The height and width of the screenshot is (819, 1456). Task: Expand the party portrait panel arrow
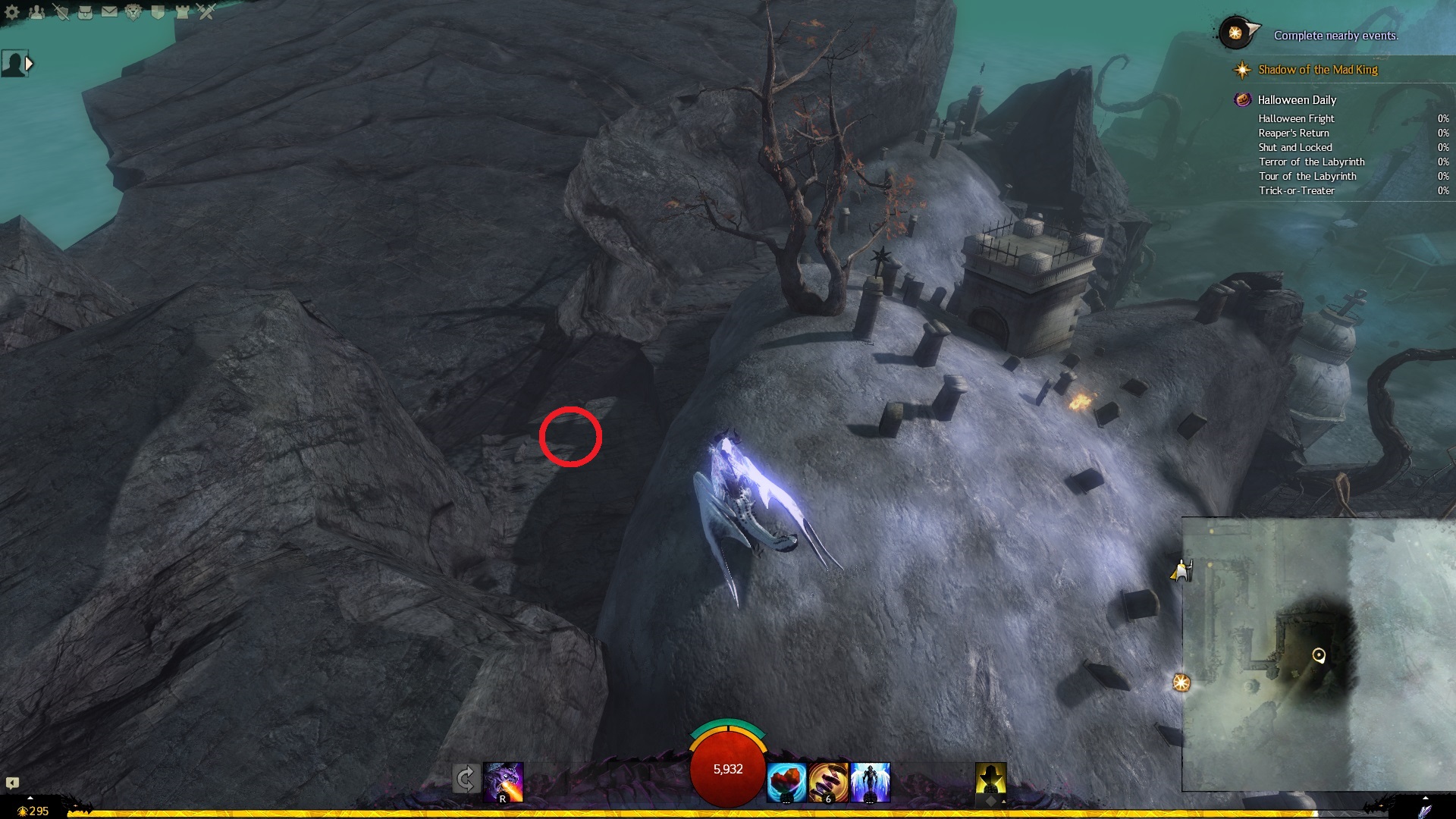pyautogui.click(x=29, y=64)
